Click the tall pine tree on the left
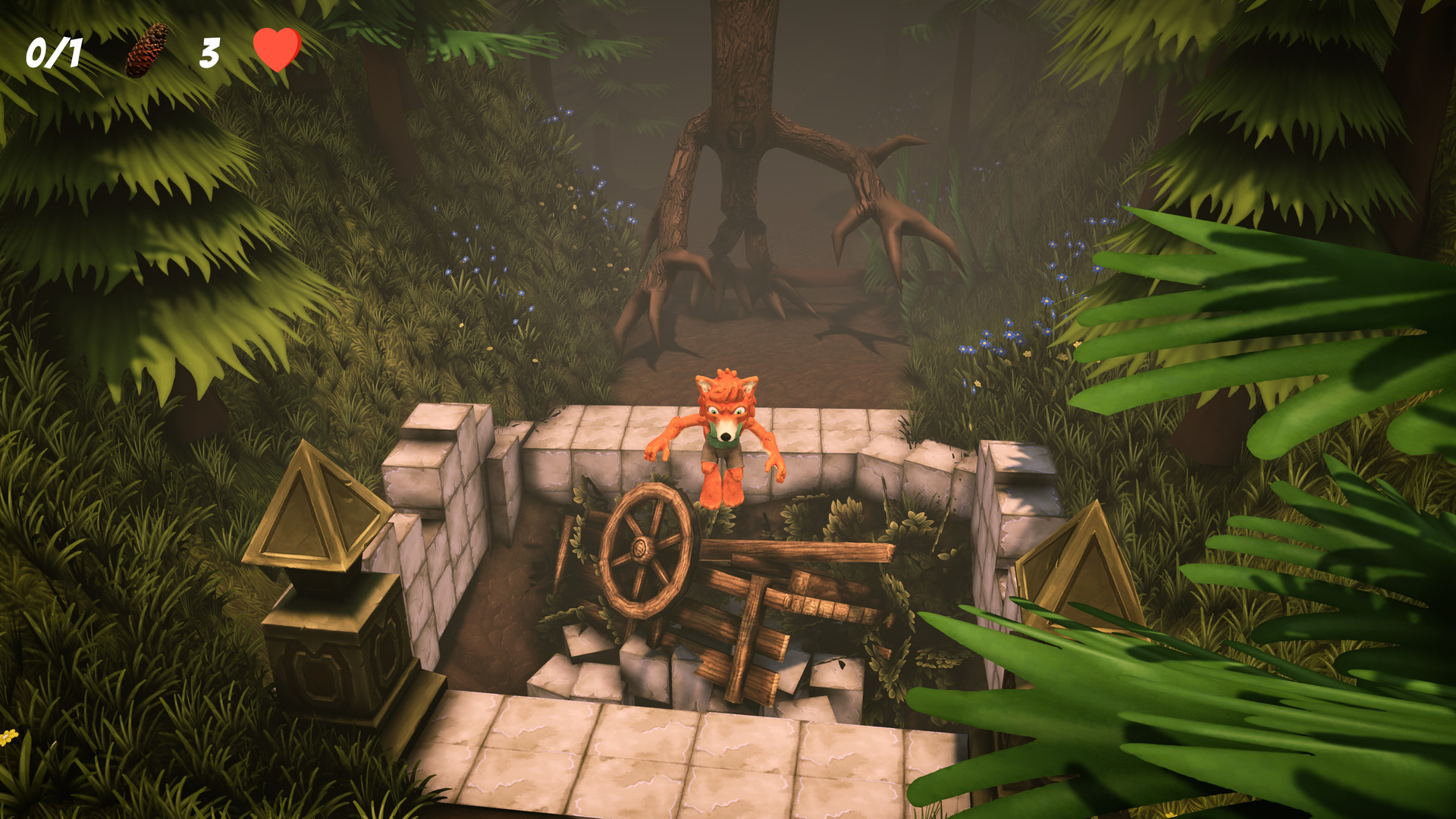The image size is (1456, 819). click(114, 190)
